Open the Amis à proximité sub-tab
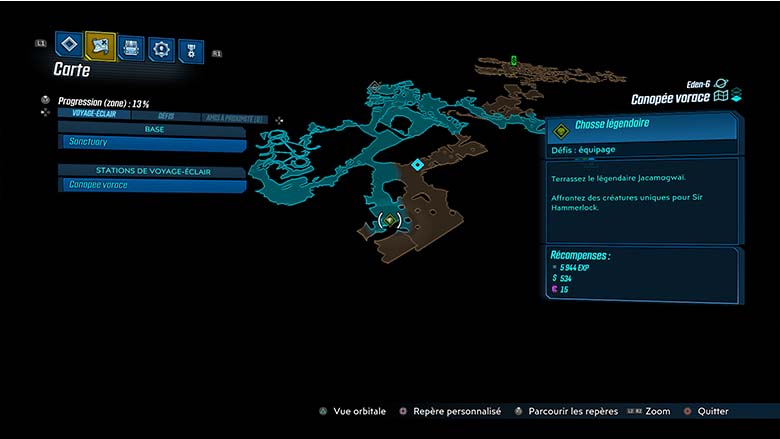780x439 pixels. 233,117
